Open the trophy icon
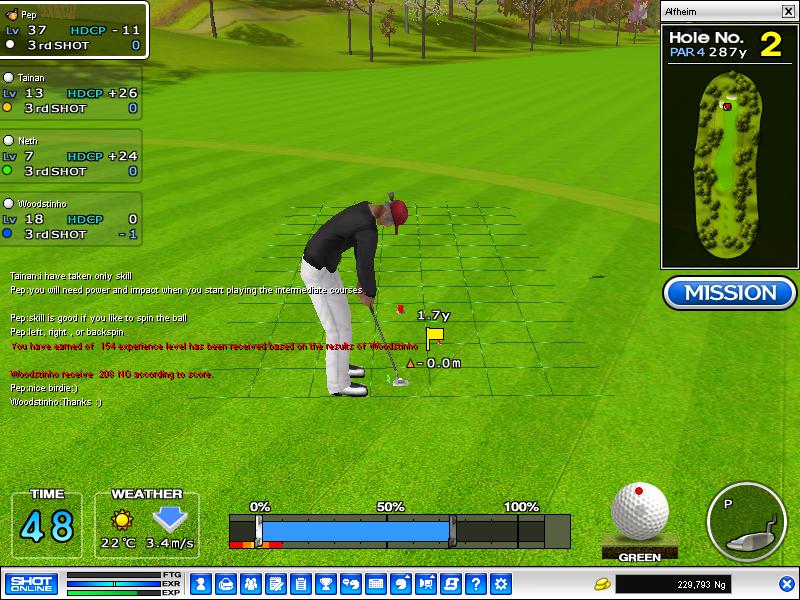 [325, 583]
